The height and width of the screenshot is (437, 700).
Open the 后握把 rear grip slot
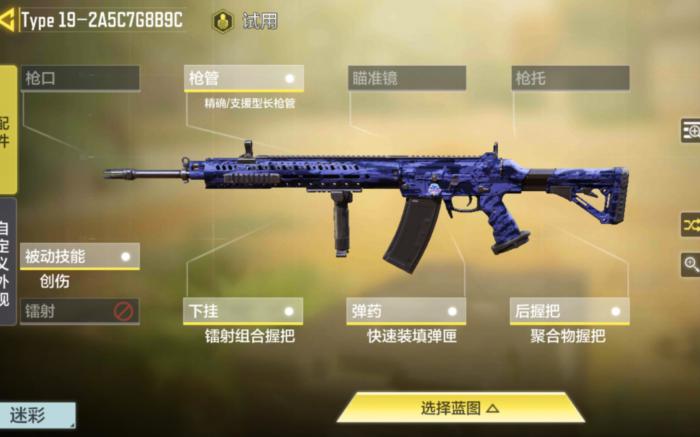(570, 311)
